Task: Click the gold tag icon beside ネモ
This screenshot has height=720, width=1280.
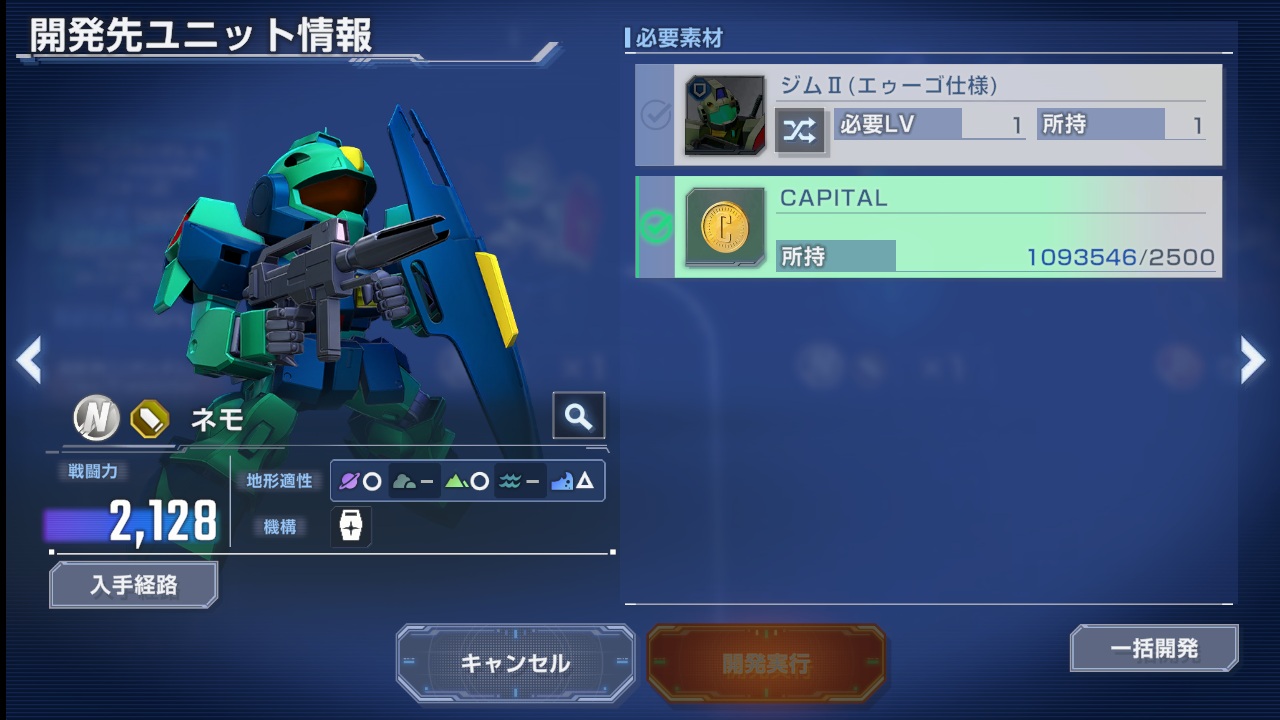Action: pos(150,419)
